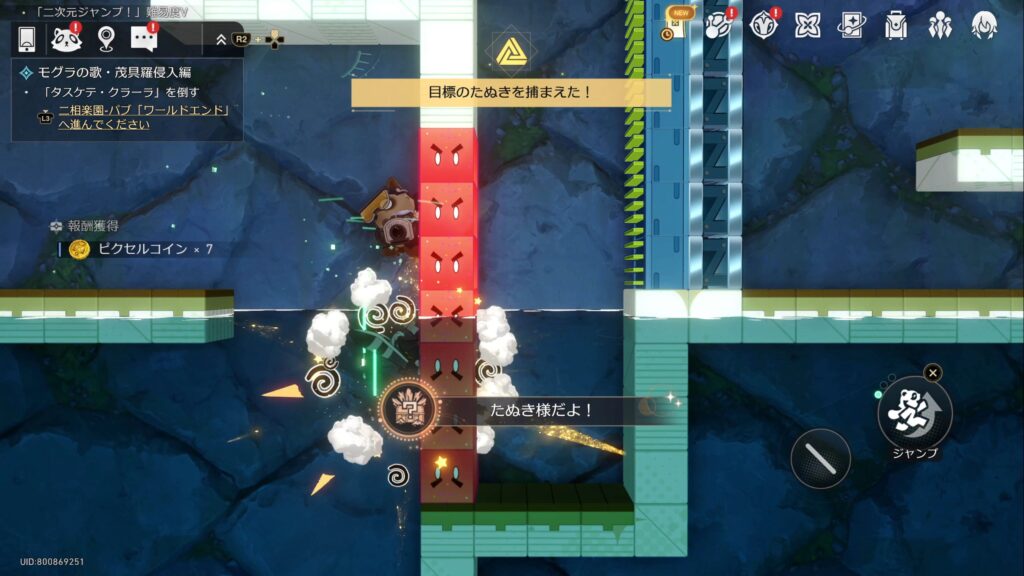
Task: Open the star card warp icon
Action: pos(851,25)
